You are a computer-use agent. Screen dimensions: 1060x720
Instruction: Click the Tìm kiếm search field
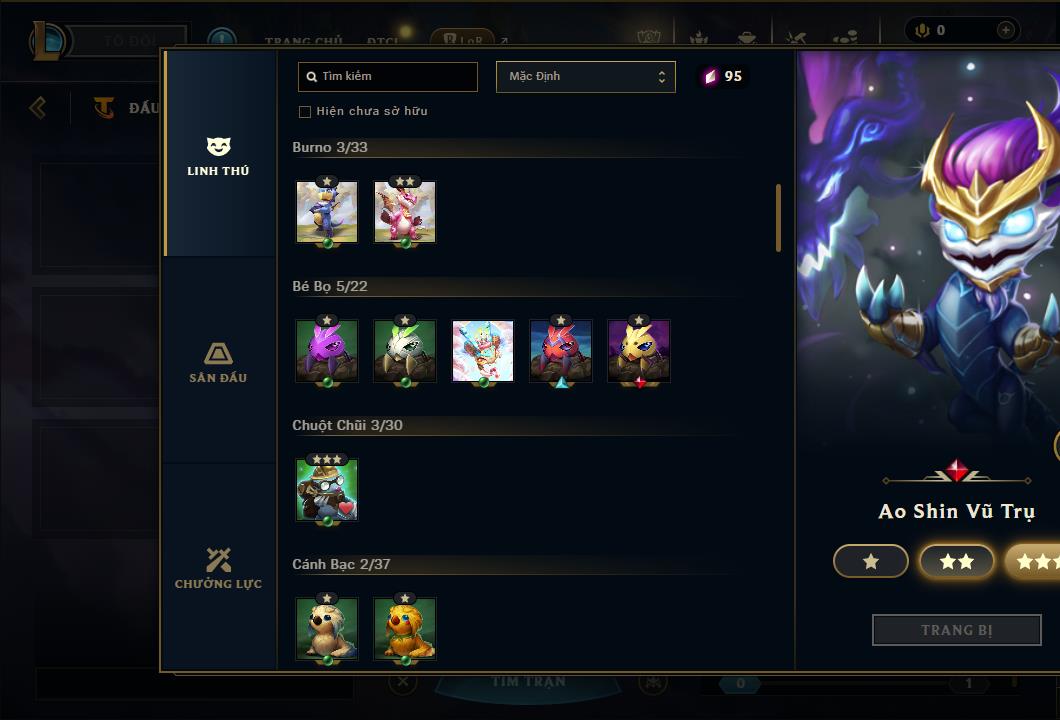tap(388, 76)
